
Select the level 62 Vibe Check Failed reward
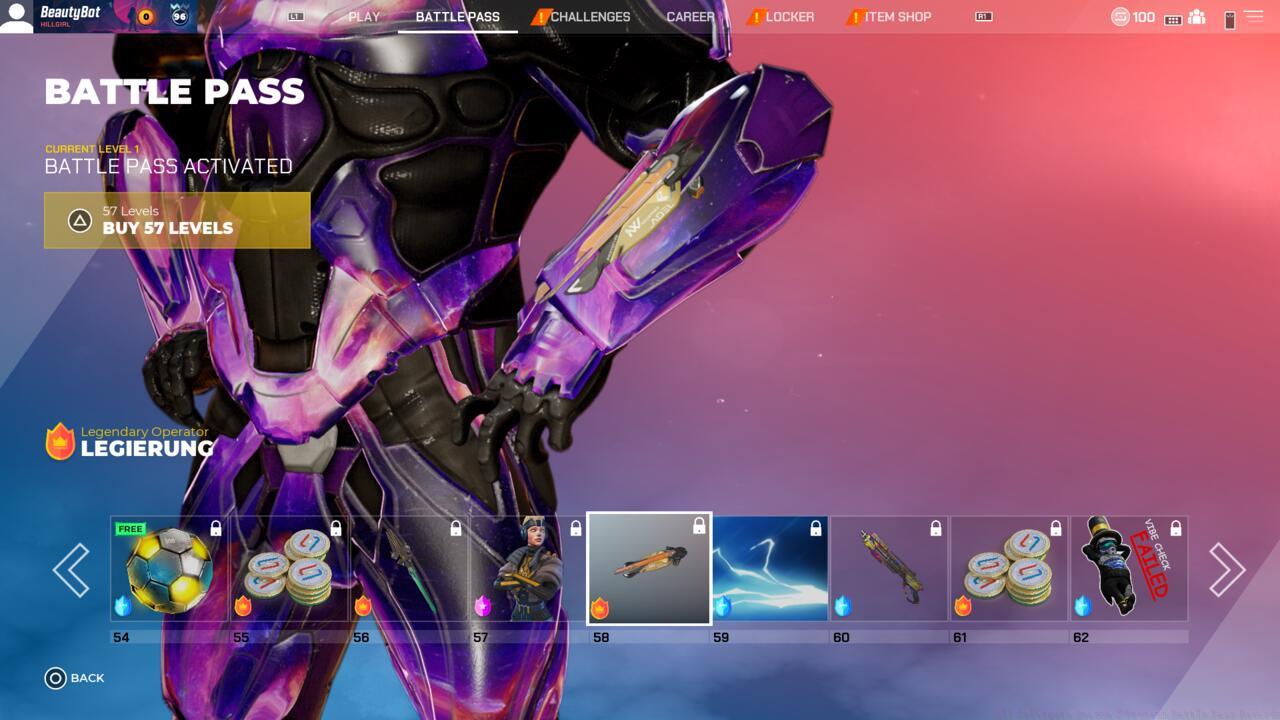click(x=1129, y=569)
